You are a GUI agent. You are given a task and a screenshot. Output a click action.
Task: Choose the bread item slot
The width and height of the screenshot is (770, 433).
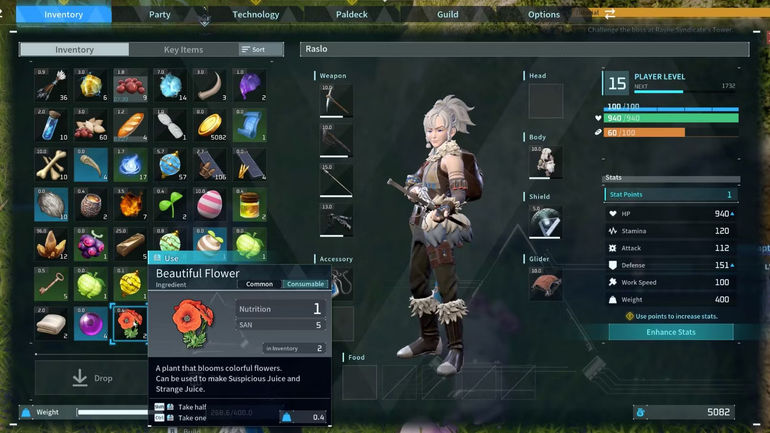coord(131,125)
